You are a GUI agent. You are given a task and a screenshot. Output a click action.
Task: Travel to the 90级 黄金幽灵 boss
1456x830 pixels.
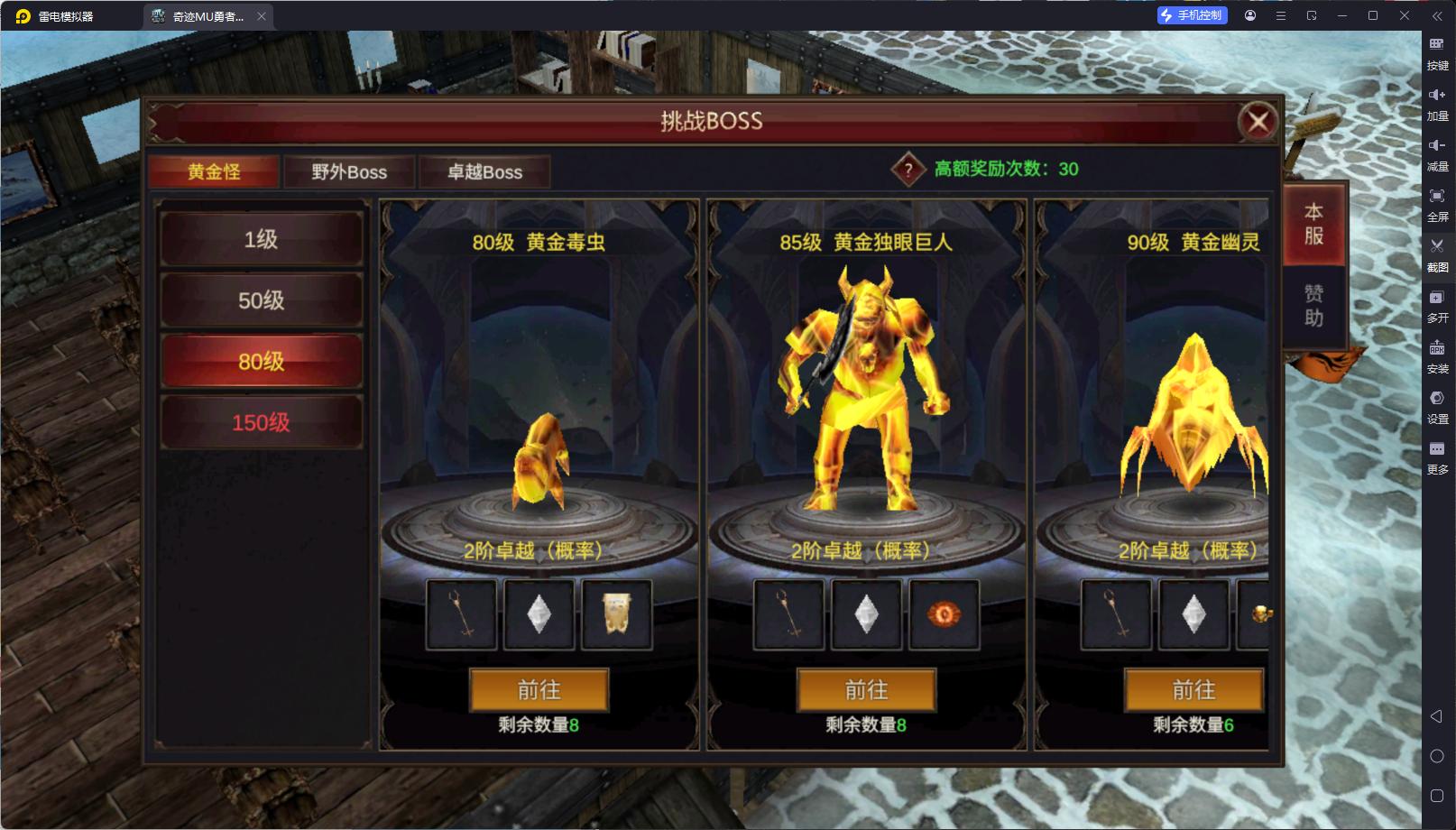point(1193,690)
